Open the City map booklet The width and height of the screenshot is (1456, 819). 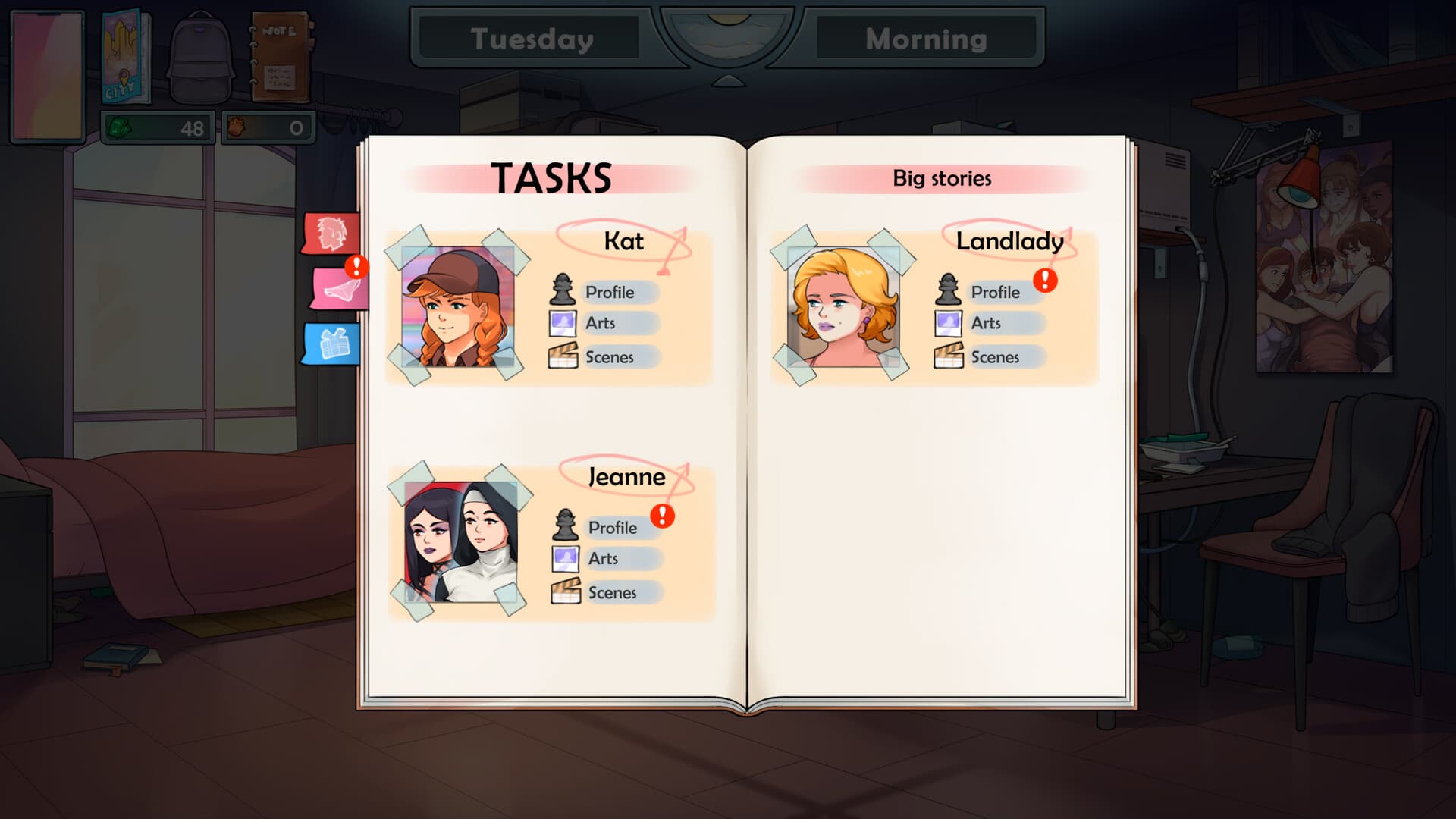click(x=125, y=58)
